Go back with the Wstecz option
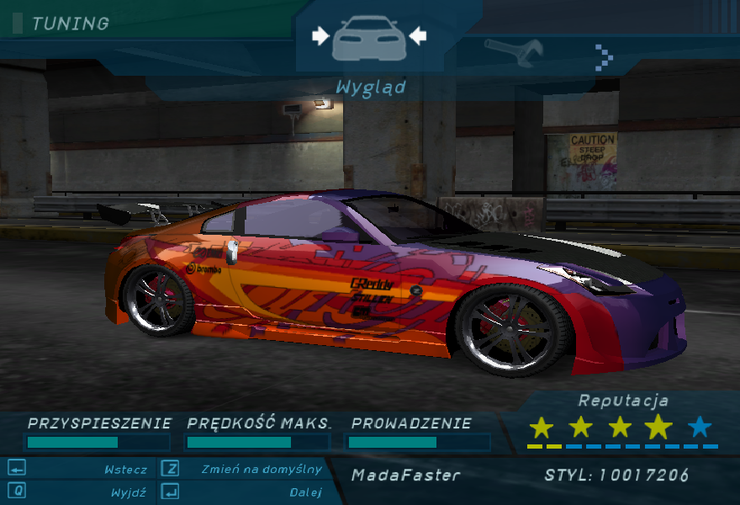The height and width of the screenshot is (505, 740). 126,469
